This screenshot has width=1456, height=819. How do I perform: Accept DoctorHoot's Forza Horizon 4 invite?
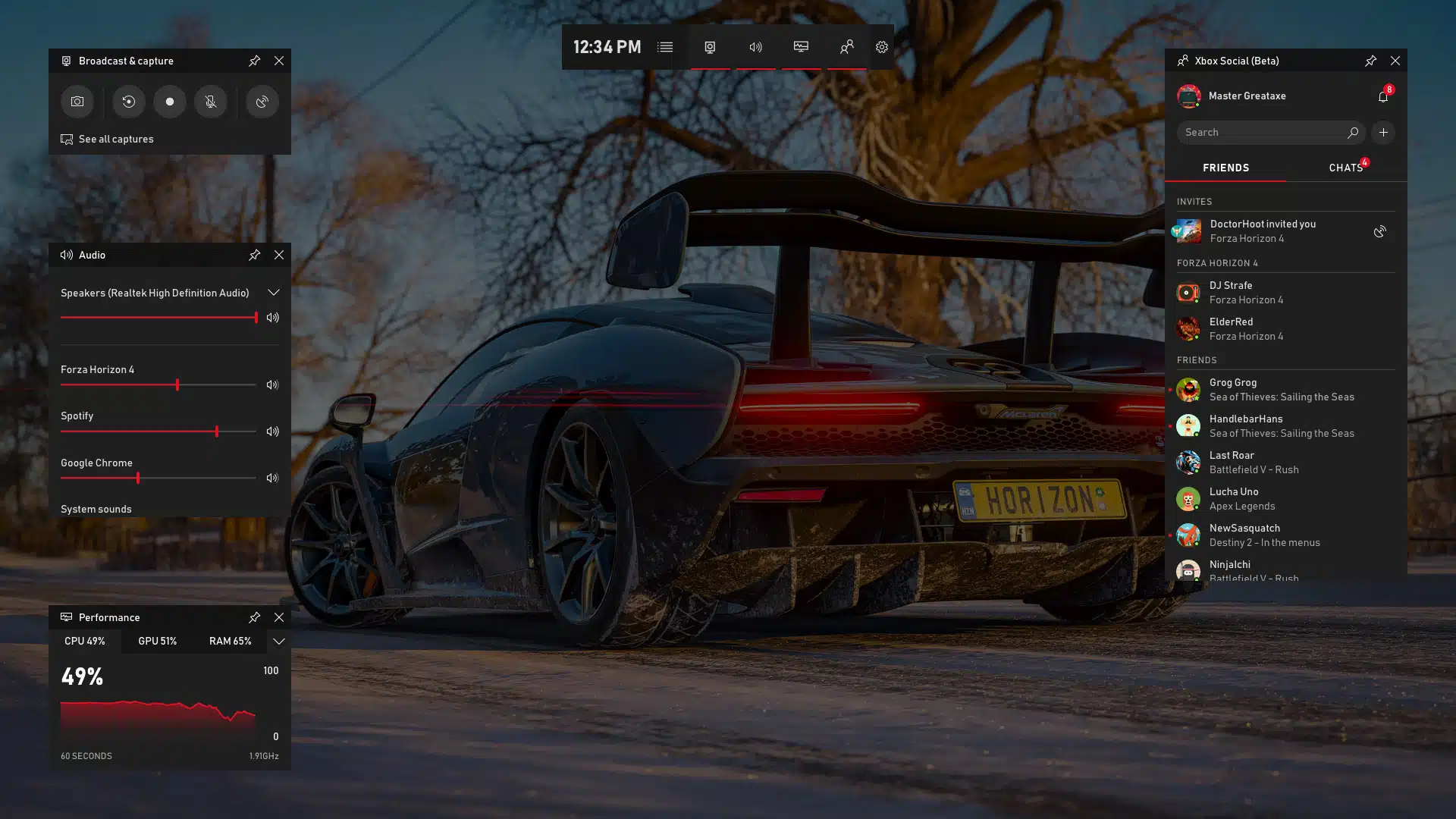[x=1379, y=231]
